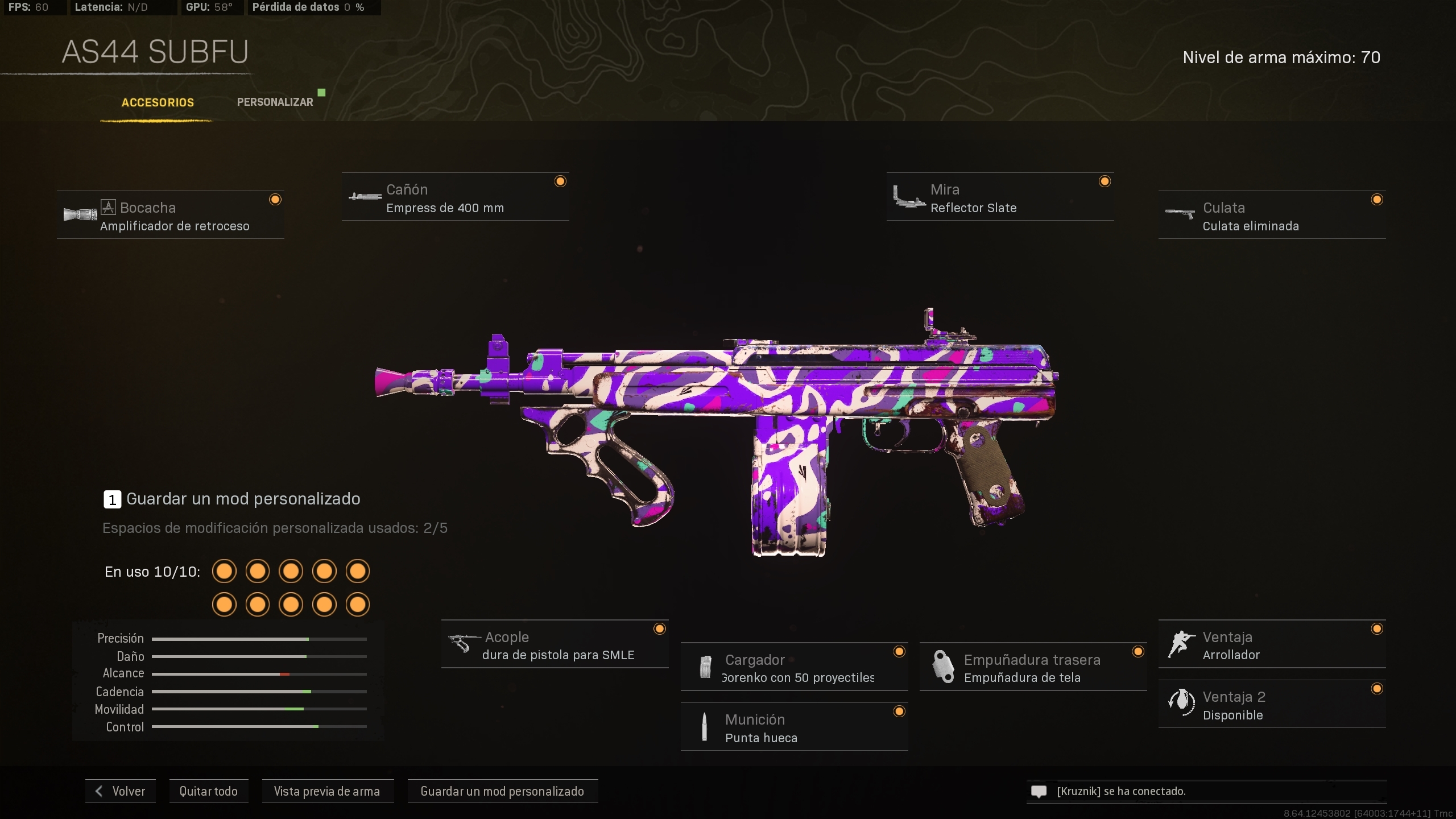Click Quitar todo to remove attachments
Viewport: 1456px width, 819px height.
click(x=209, y=791)
